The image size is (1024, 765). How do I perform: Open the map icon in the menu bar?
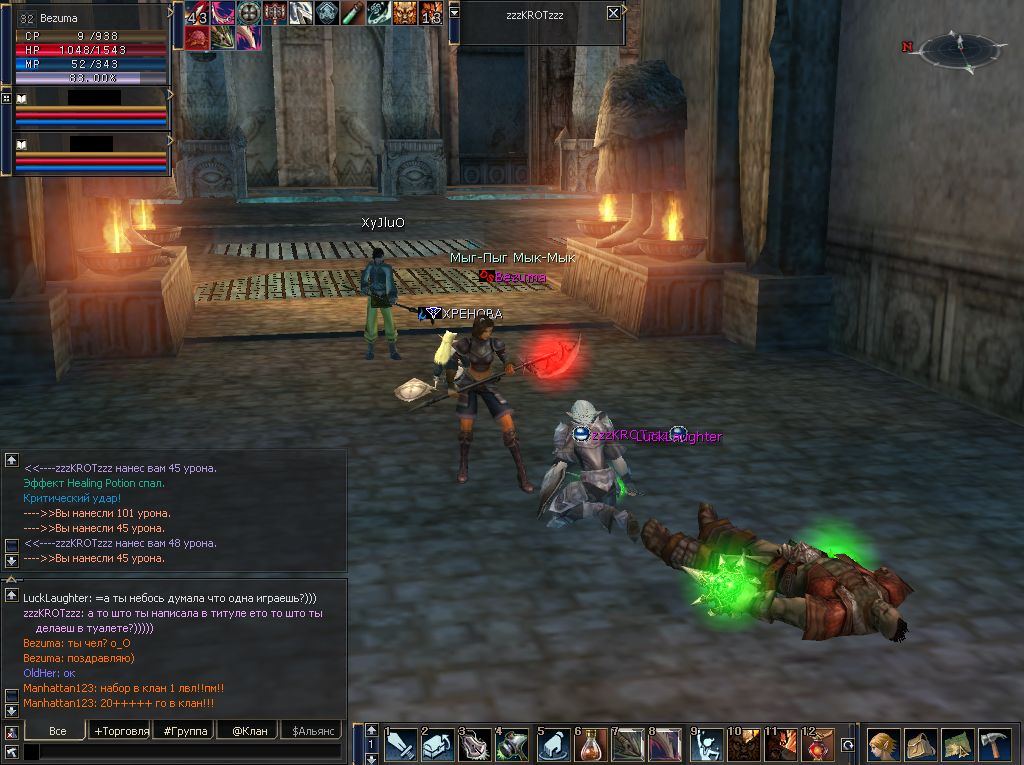(x=957, y=745)
